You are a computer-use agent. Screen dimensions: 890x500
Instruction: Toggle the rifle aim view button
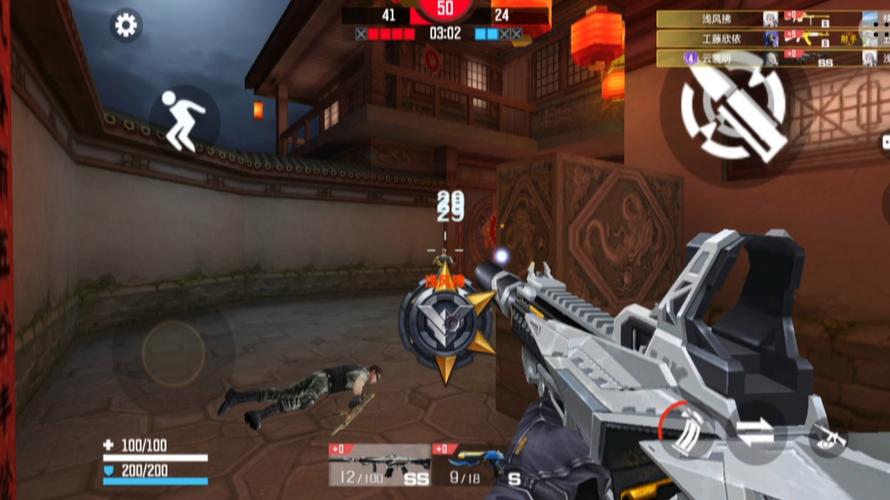click(x=828, y=437)
